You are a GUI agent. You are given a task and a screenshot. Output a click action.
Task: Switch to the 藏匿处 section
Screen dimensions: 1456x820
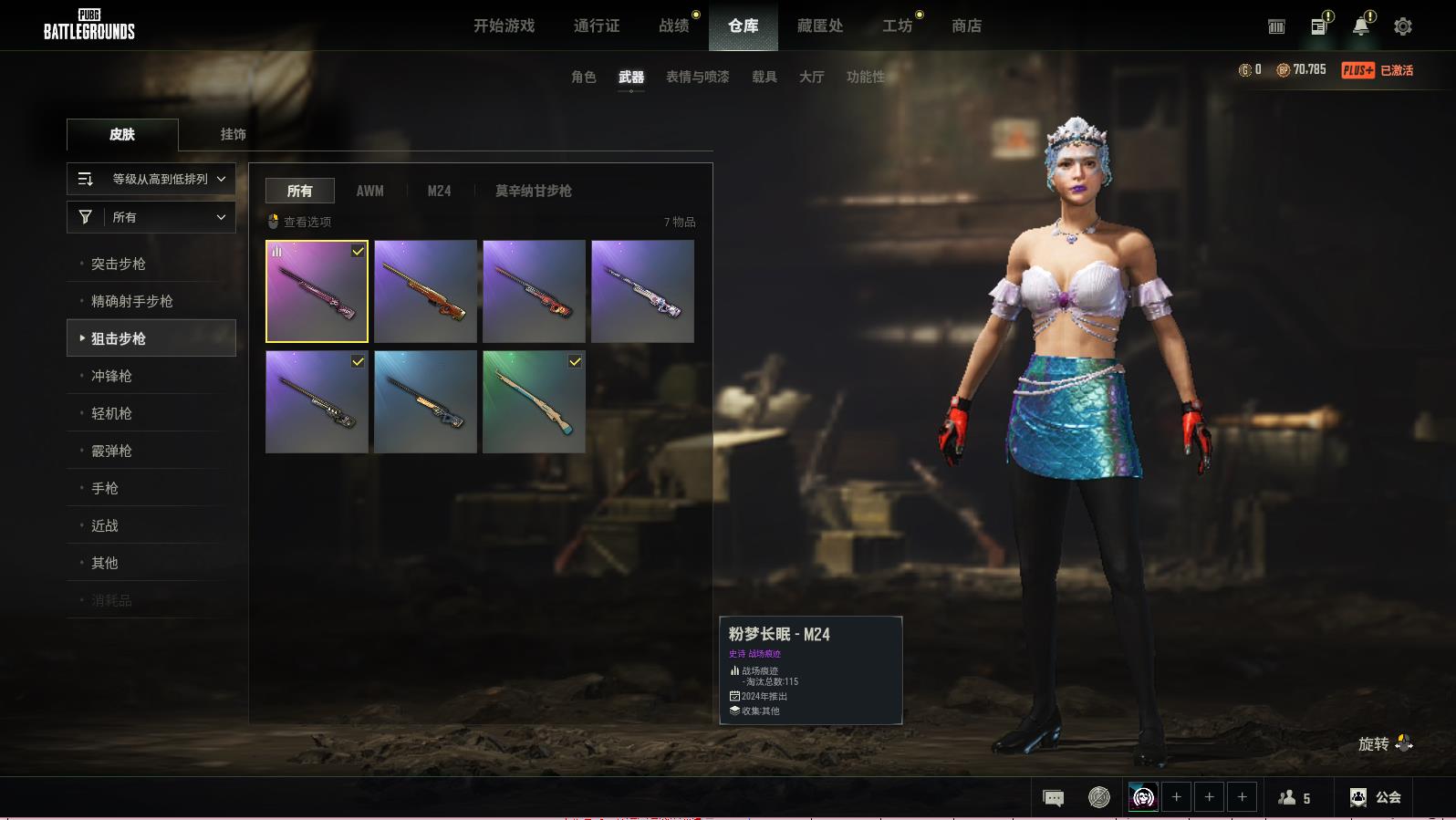point(819,26)
